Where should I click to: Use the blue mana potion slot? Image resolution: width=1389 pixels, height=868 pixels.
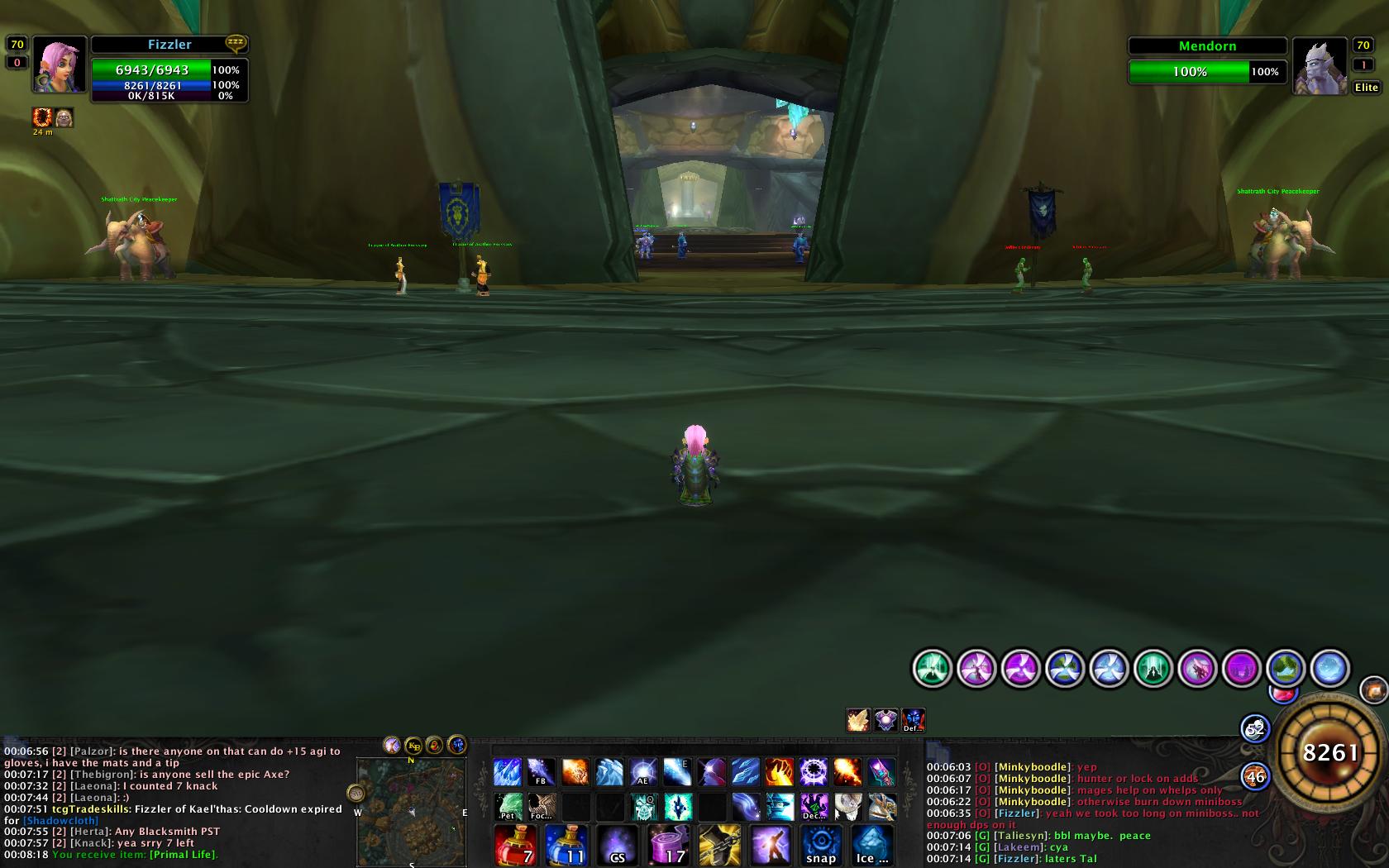567,845
